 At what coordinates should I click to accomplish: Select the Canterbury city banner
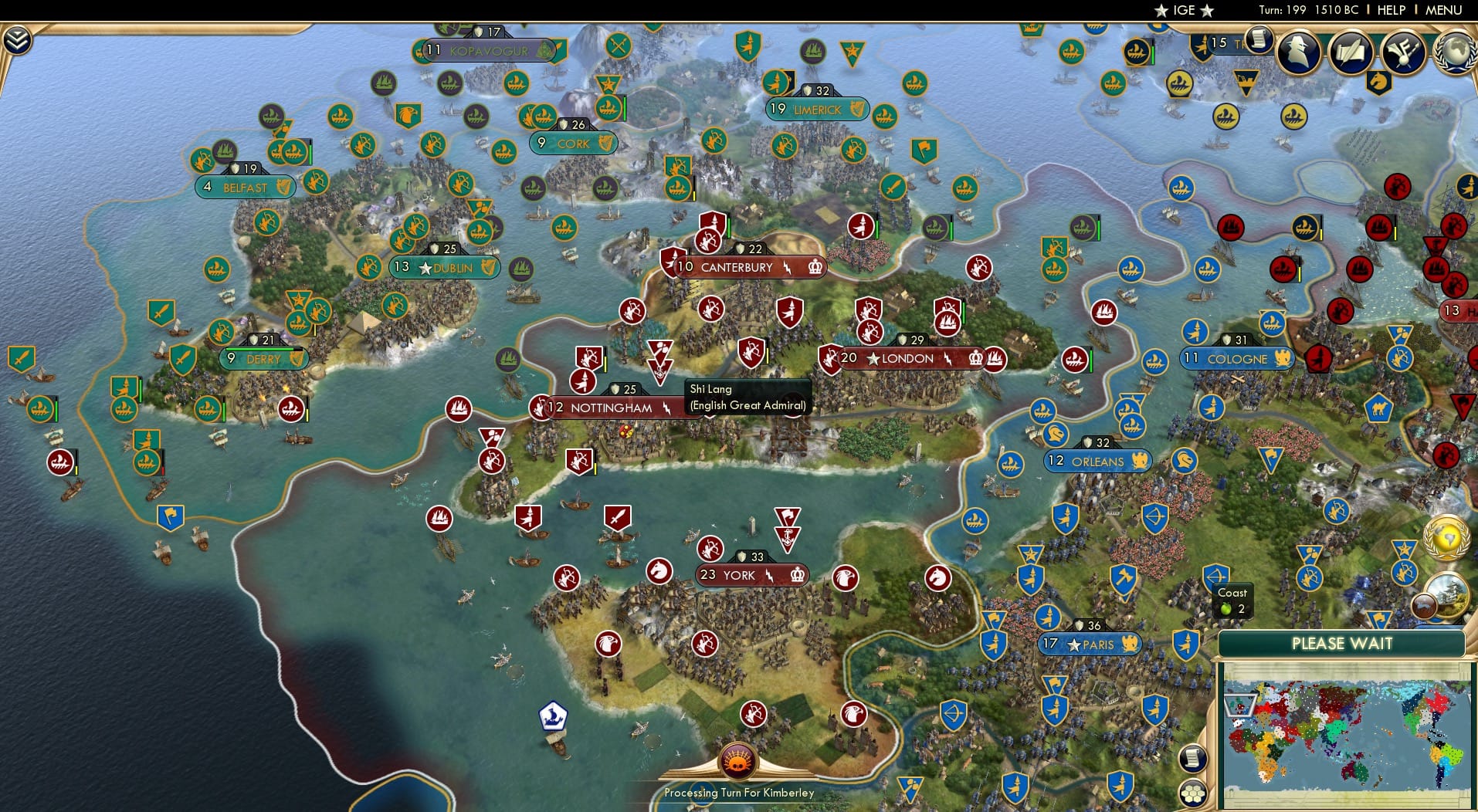pos(736,267)
